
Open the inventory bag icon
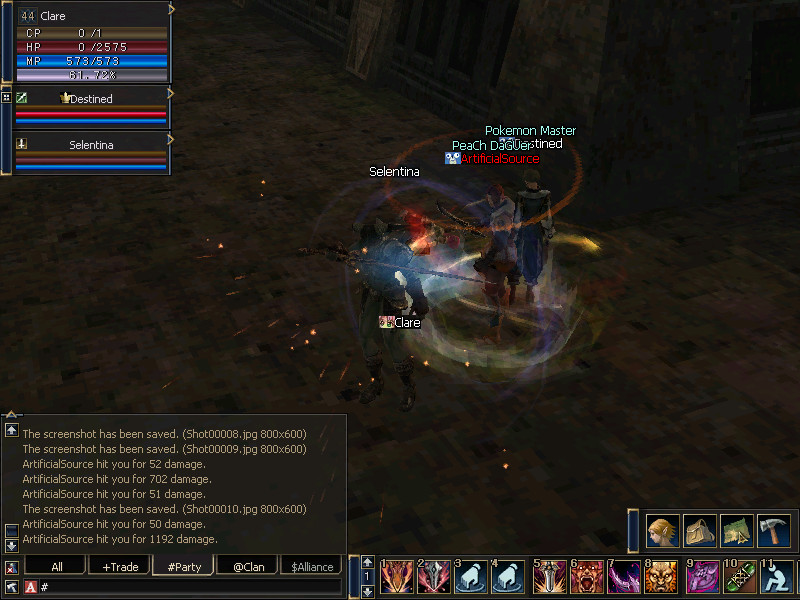[699, 530]
